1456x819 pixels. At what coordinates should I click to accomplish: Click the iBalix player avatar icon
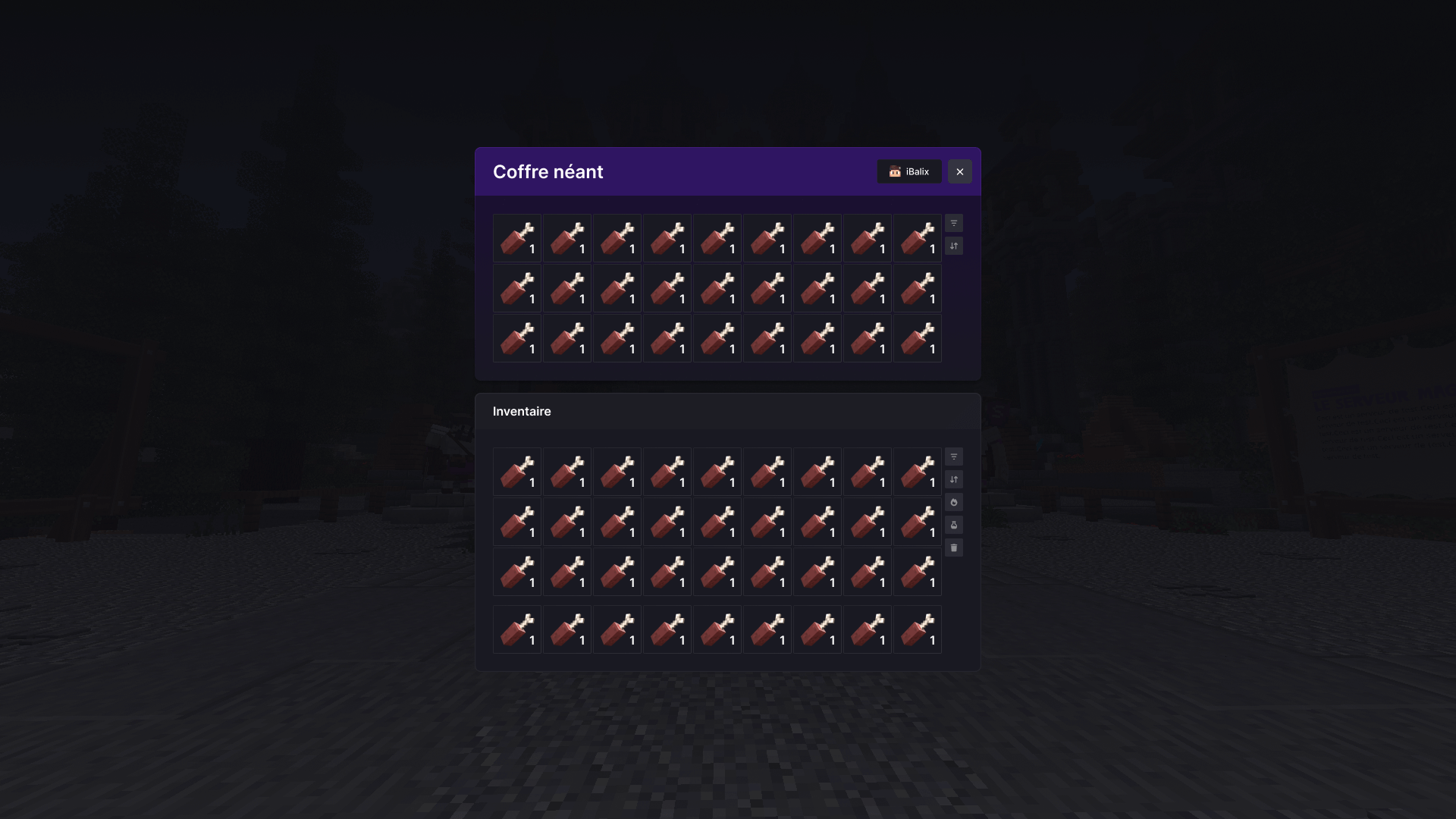894,171
